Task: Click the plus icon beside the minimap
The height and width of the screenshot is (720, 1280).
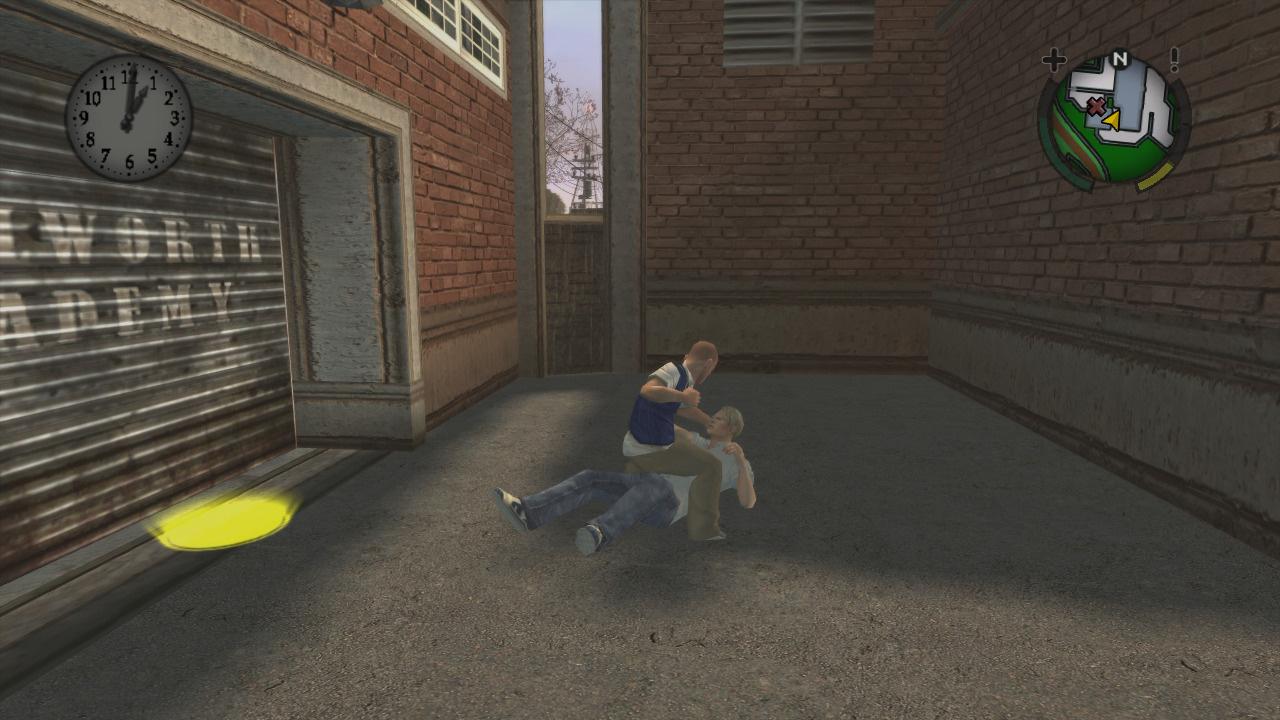Action: 1053,59
